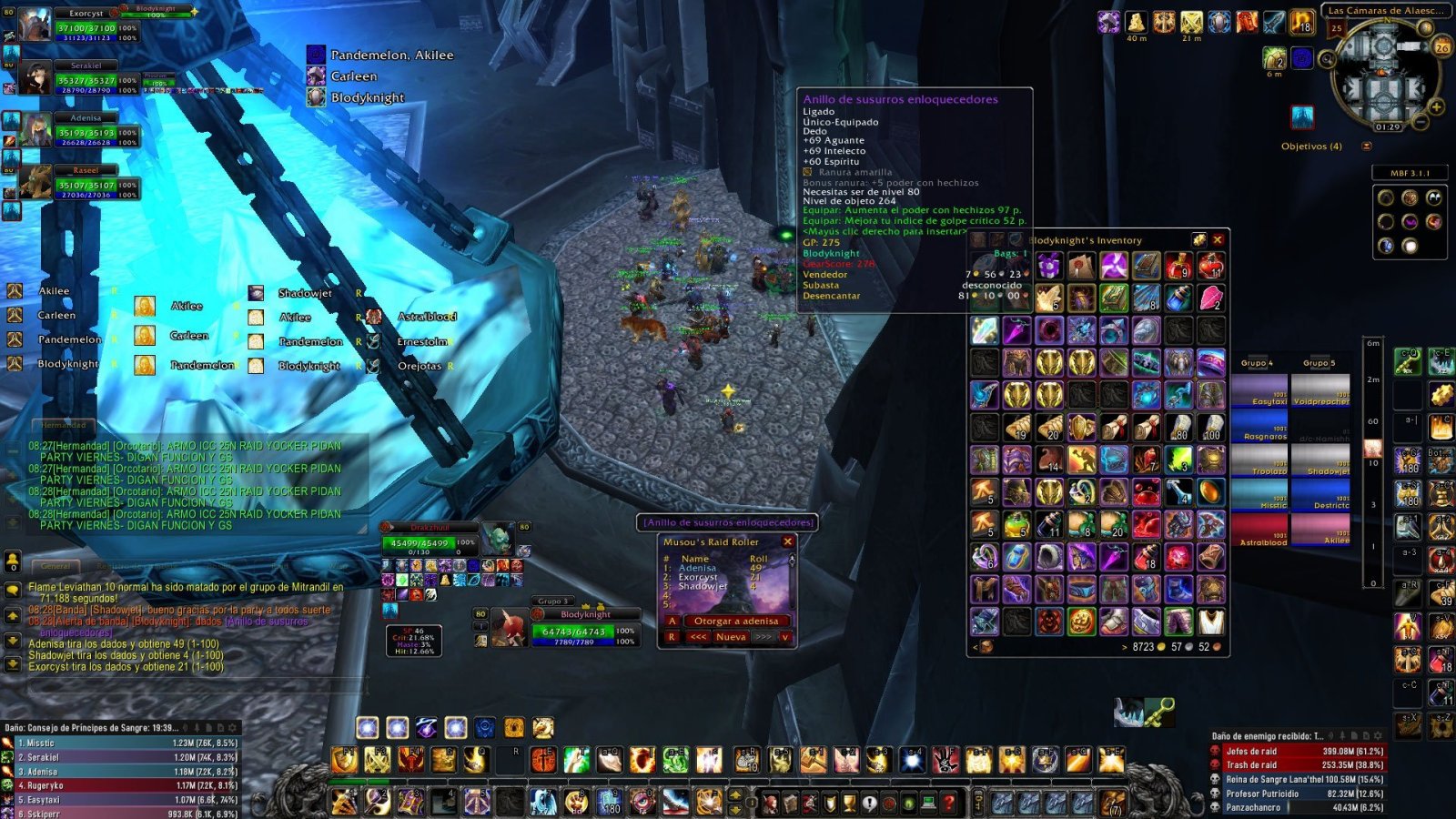
Task: Collapse the Objetivos (4) tracker
Action: 1366,146
